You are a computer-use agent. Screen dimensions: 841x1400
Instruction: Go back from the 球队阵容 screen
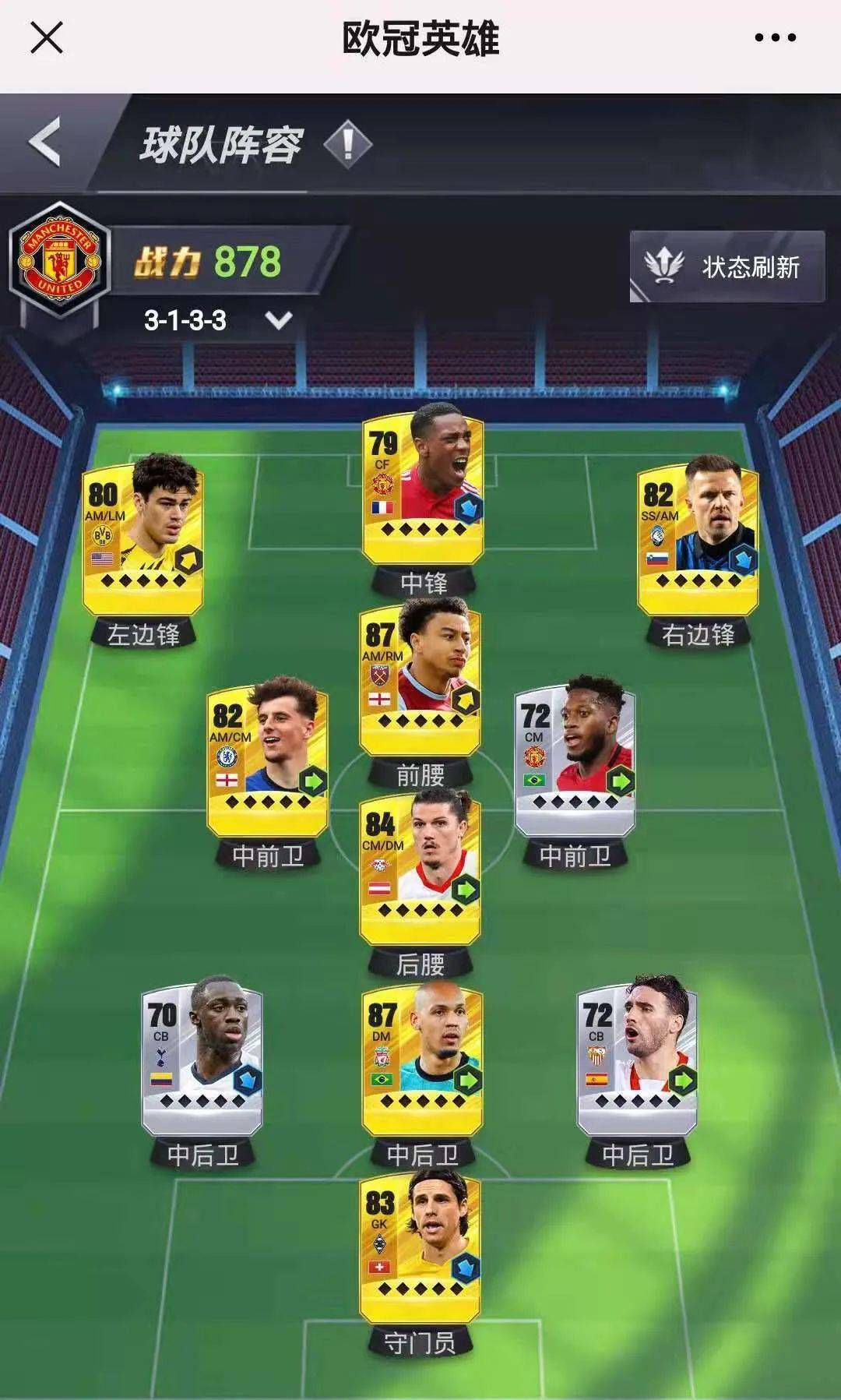click(45, 143)
